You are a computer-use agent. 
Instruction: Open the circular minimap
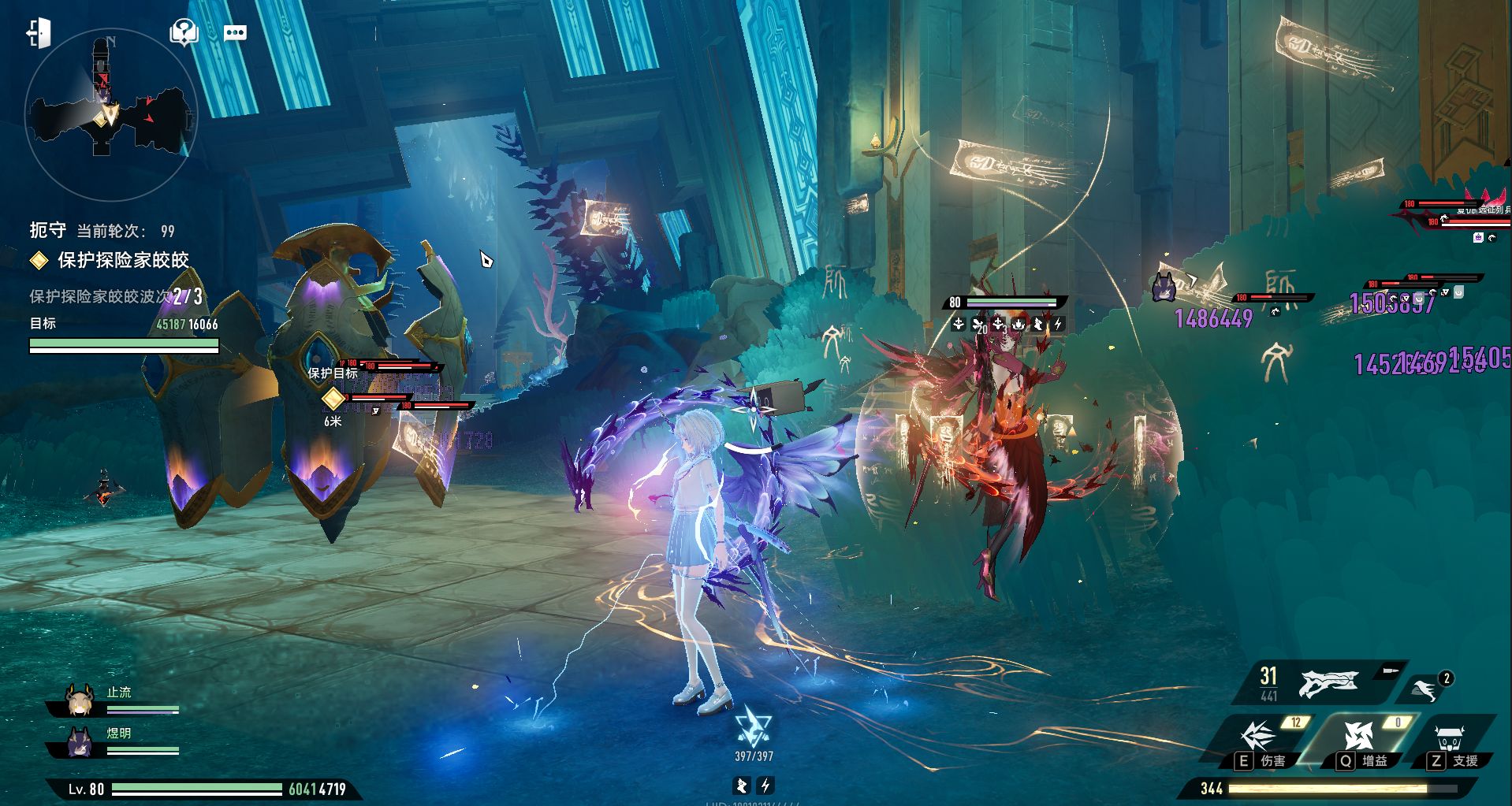pyautogui.click(x=110, y=114)
